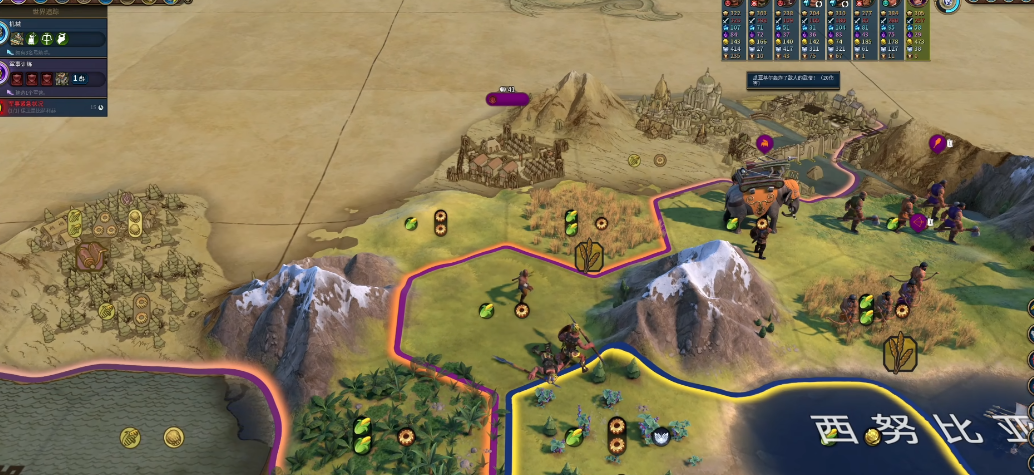Screen dimensions: 1034x475
Task: Select the hexagonal unit flag among the warriors
Action: click(x=918, y=222)
